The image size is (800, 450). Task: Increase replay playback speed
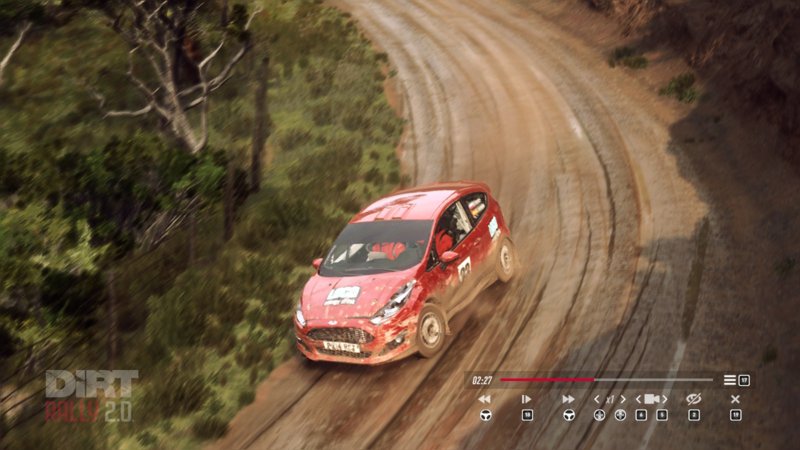tap(623, 399)
